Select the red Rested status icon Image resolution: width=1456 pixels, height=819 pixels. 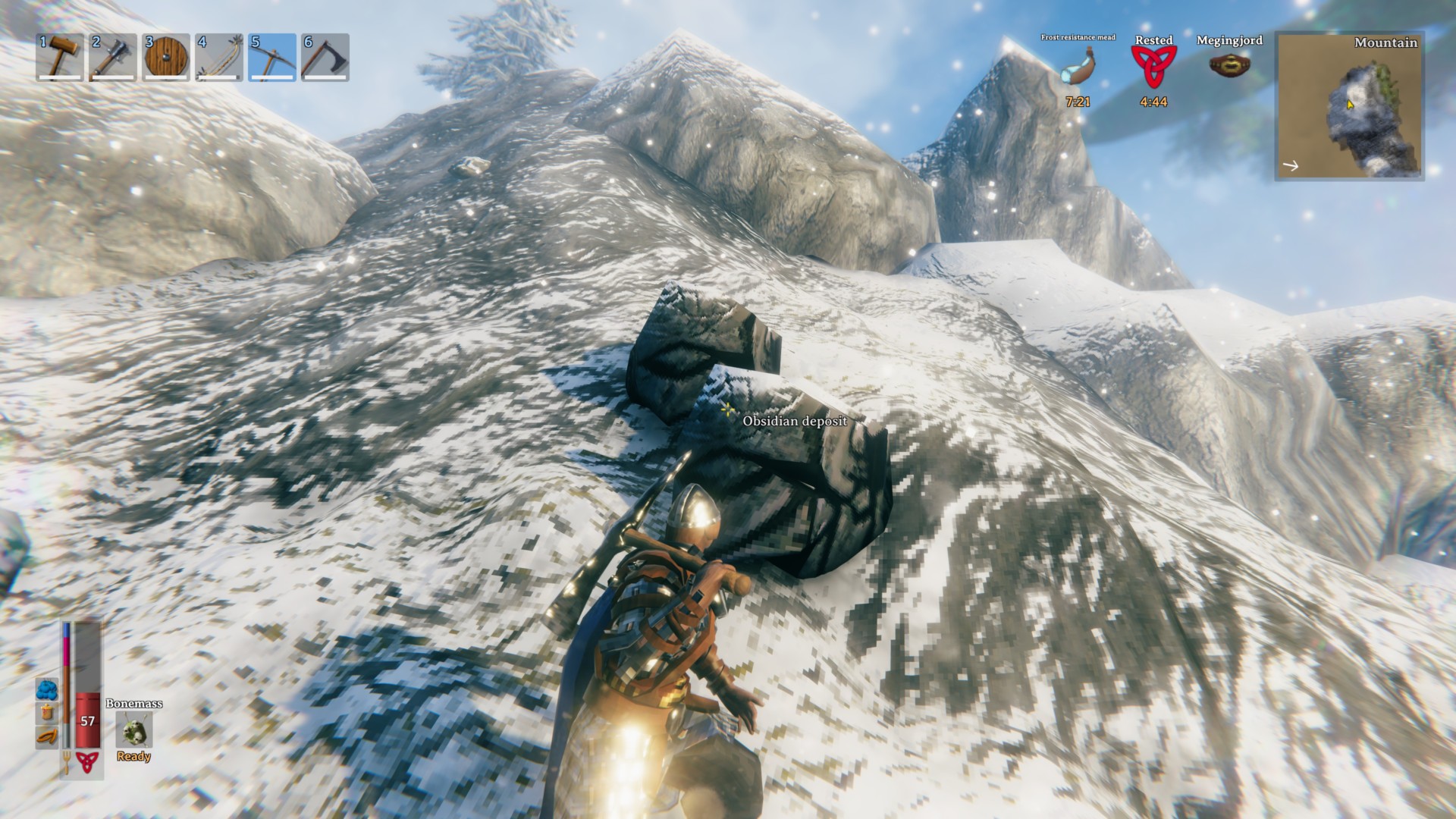point(1153,68)
